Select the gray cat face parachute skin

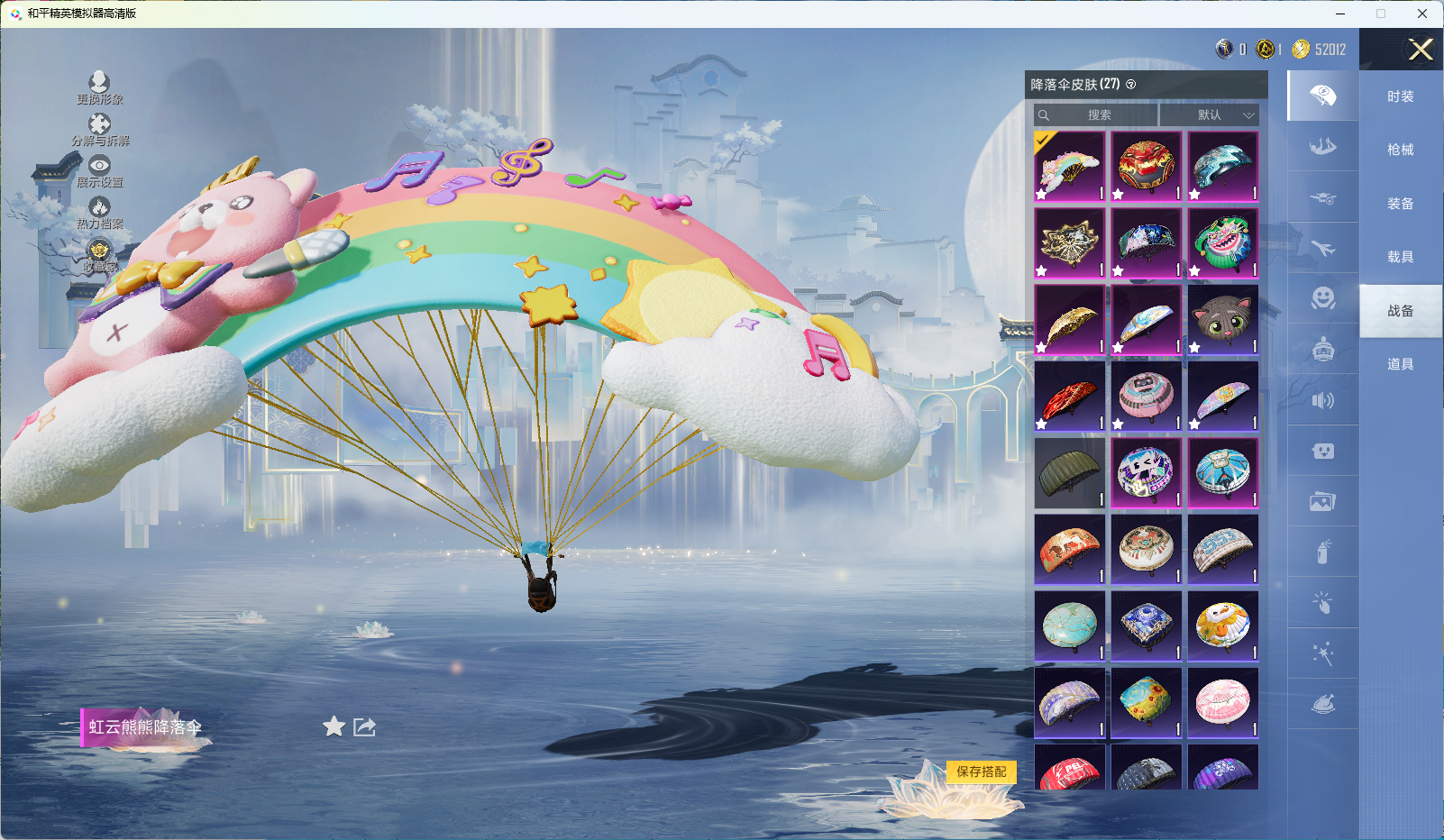coord(1222,320)
